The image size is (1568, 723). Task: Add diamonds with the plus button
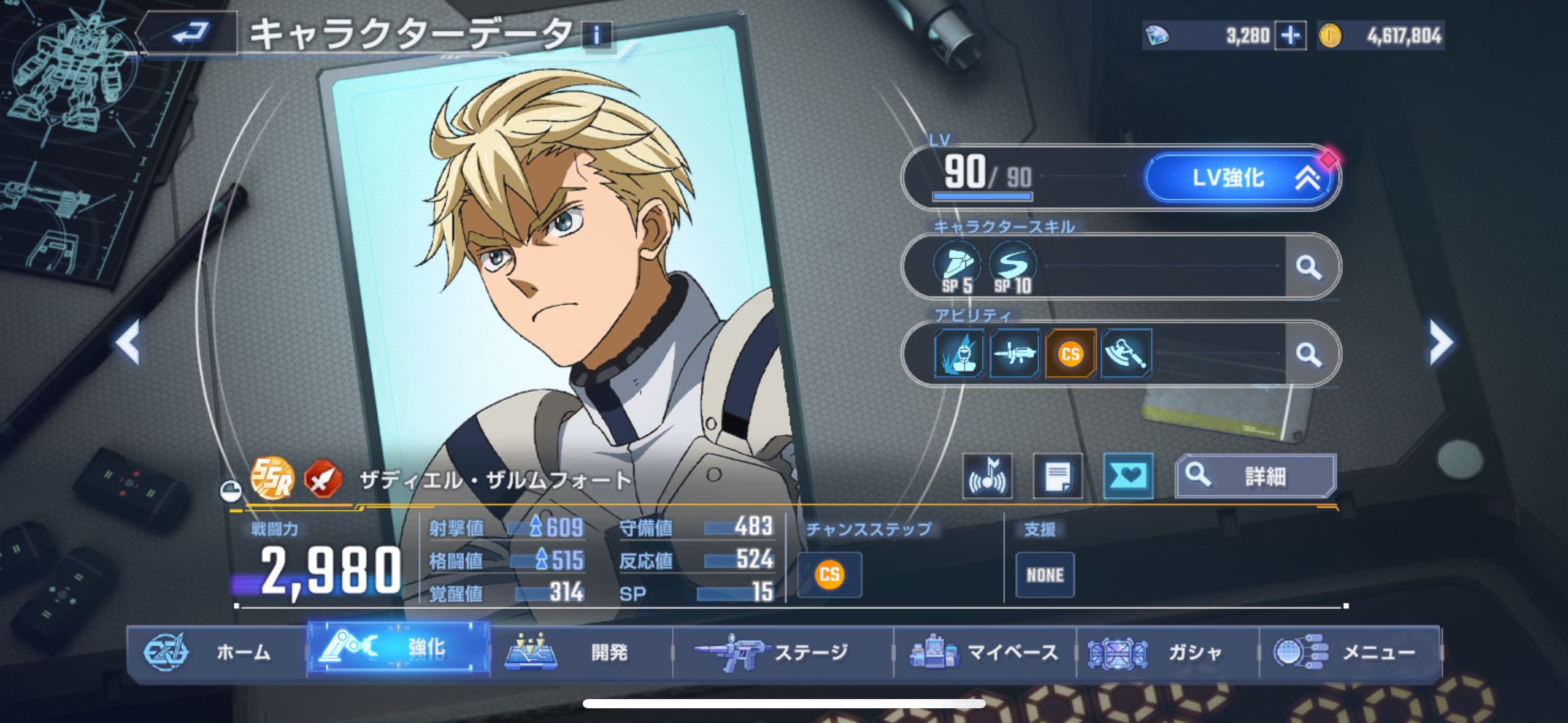[x=1290, y=36]
